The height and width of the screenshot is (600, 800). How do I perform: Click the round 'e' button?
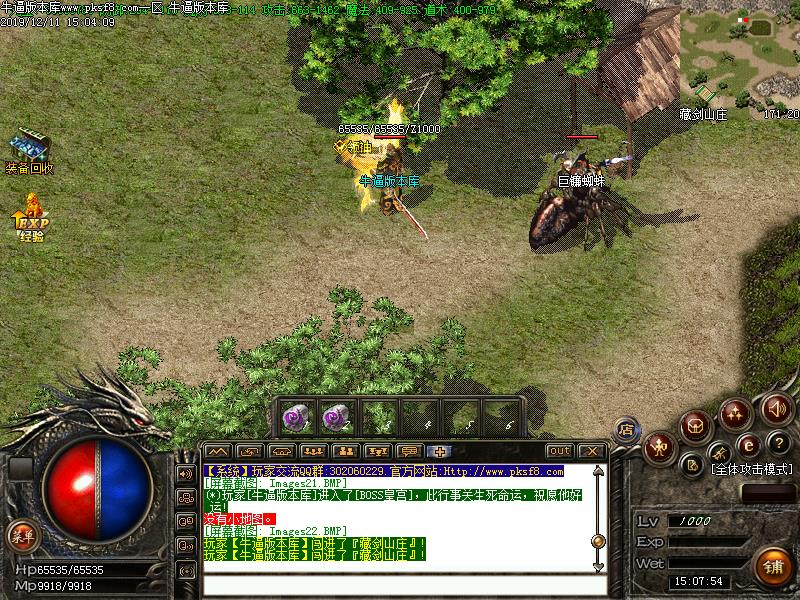tap(746, 445)
